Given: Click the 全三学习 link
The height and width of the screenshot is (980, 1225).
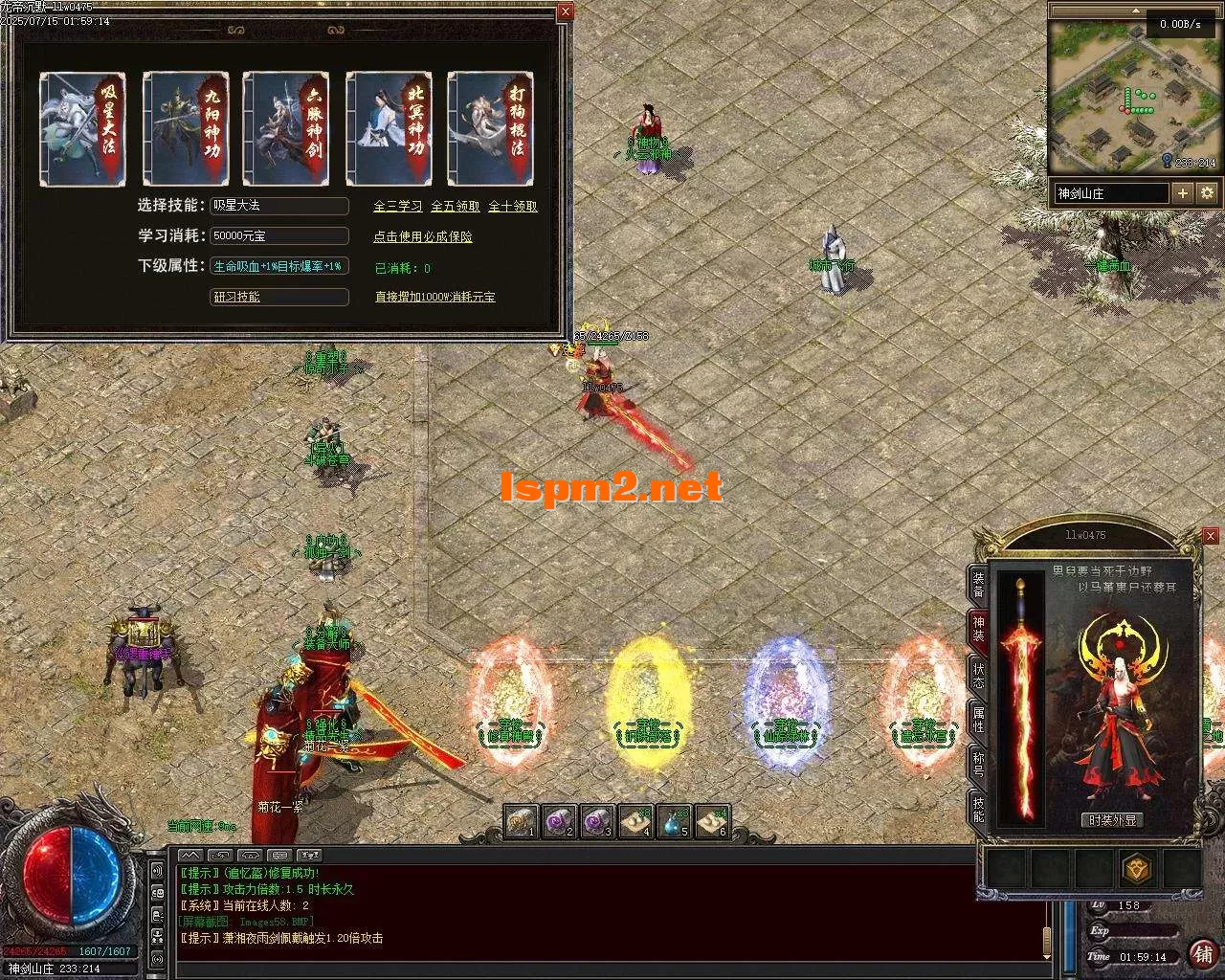Looking at the screenshot, I should tap(397, 206).
